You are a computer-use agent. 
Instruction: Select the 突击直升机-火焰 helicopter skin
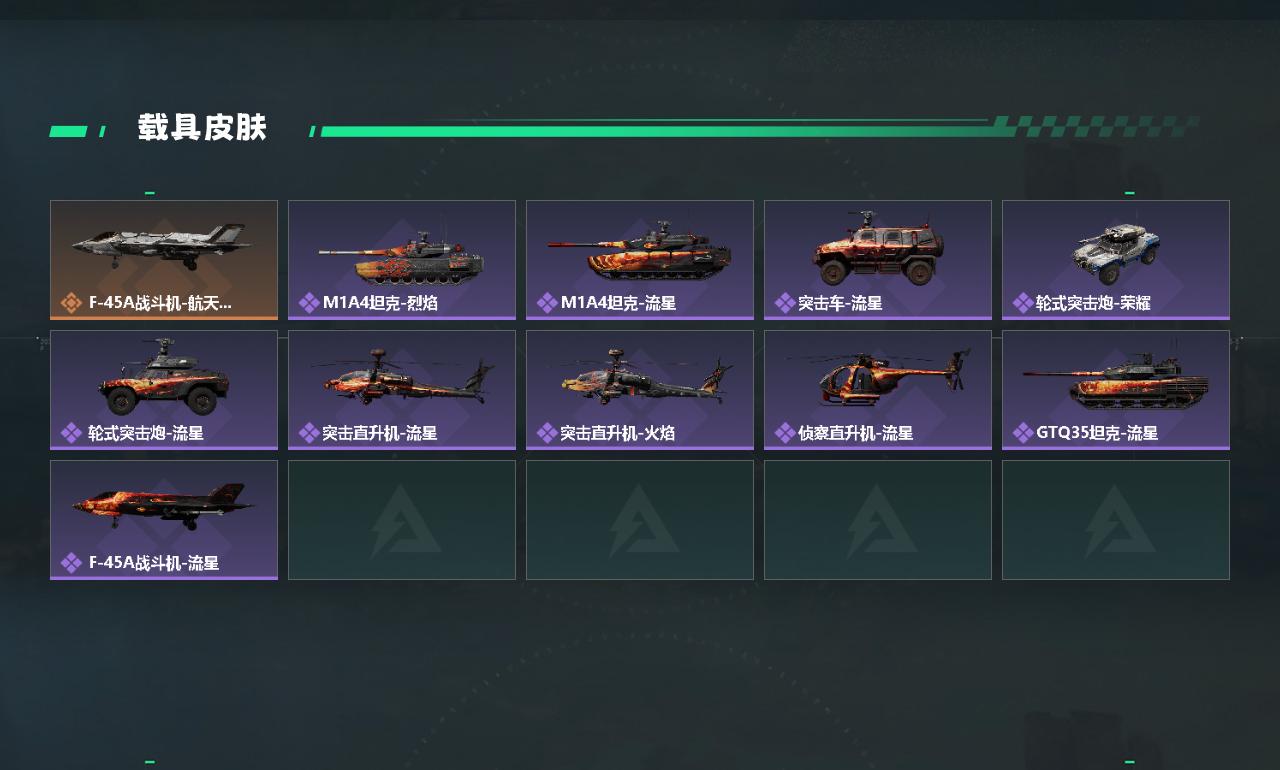[x=640, y=390]
